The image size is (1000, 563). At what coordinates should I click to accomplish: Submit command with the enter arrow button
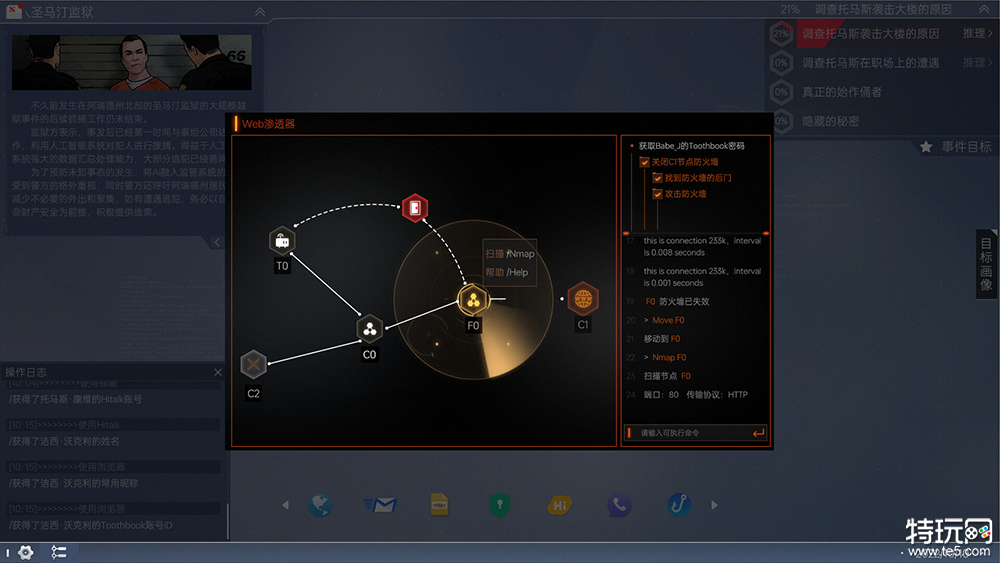tap(759, 433)
